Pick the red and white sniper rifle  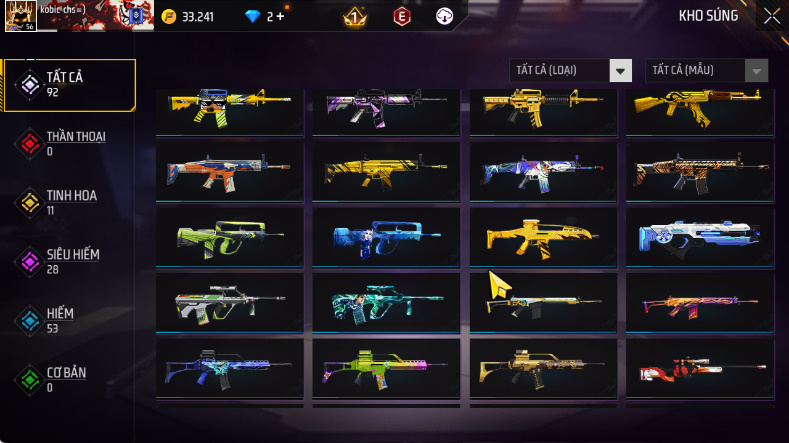pos(699,369)
